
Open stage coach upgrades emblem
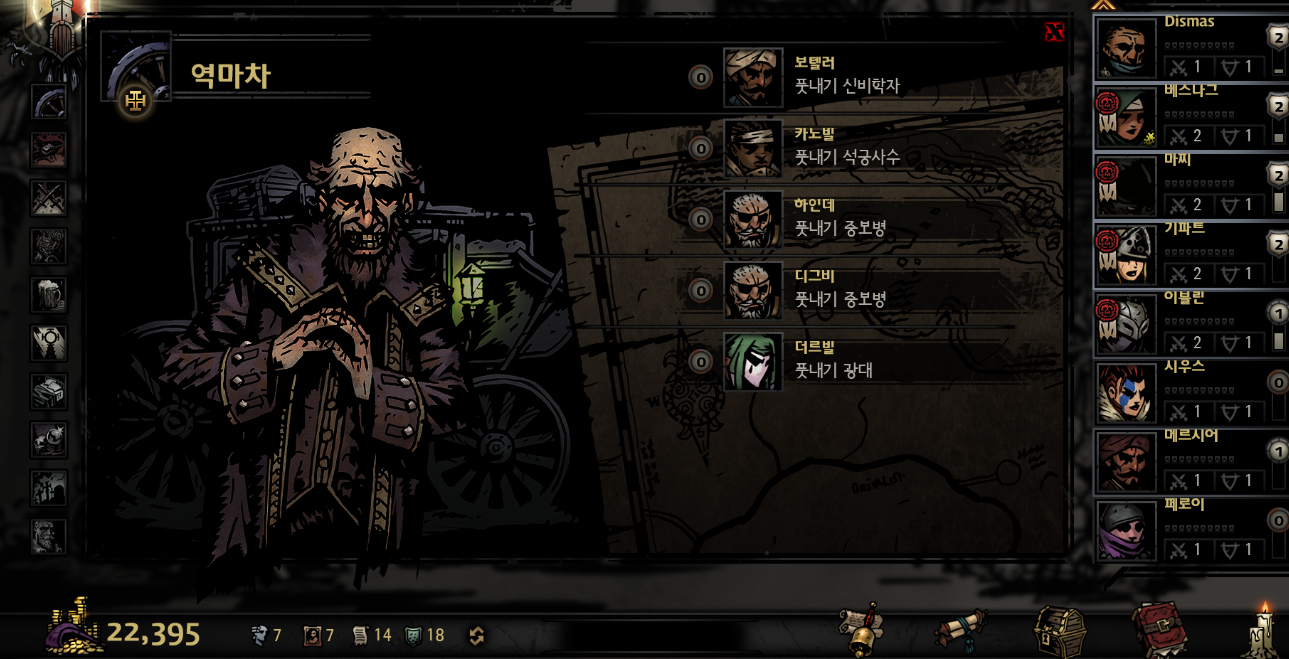(135, 101)
